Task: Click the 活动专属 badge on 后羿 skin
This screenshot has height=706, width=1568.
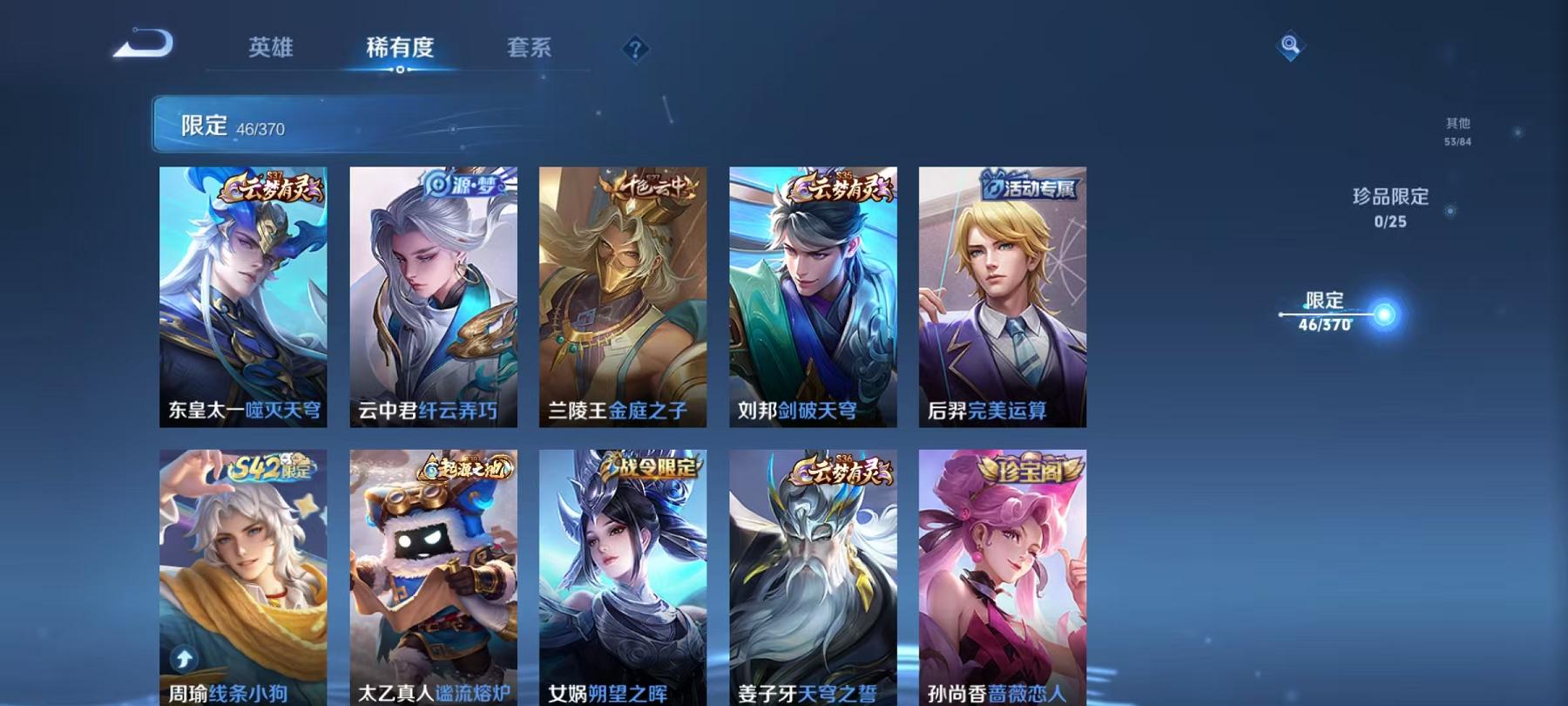Action: 1030,185
